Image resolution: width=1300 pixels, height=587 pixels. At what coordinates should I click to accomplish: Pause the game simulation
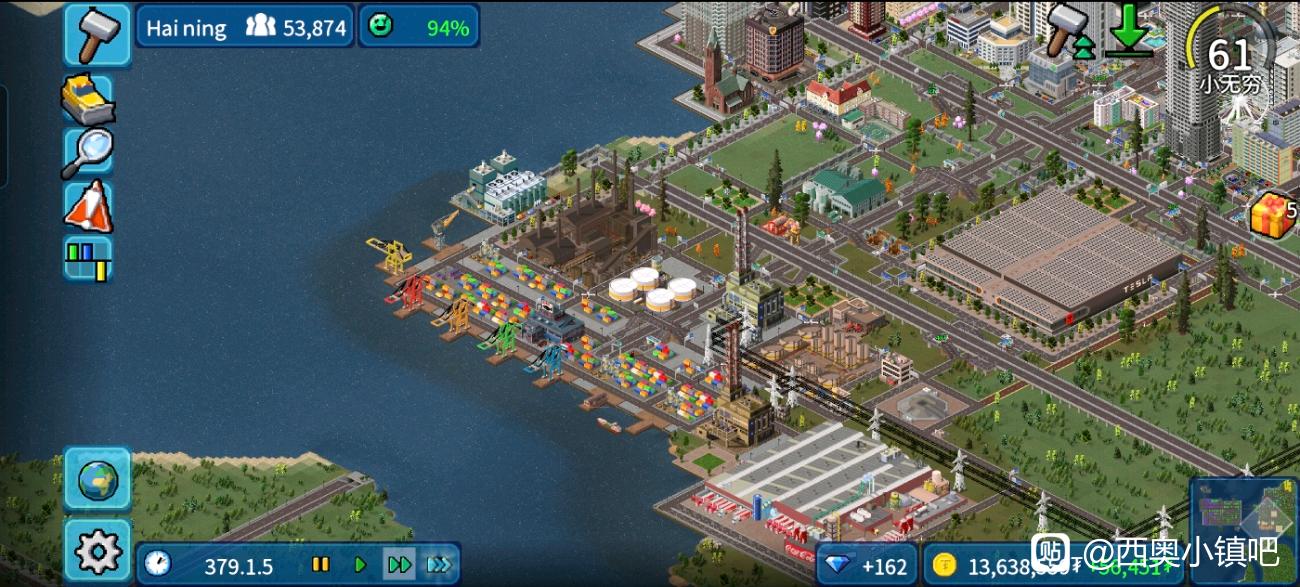coord(321,565)
